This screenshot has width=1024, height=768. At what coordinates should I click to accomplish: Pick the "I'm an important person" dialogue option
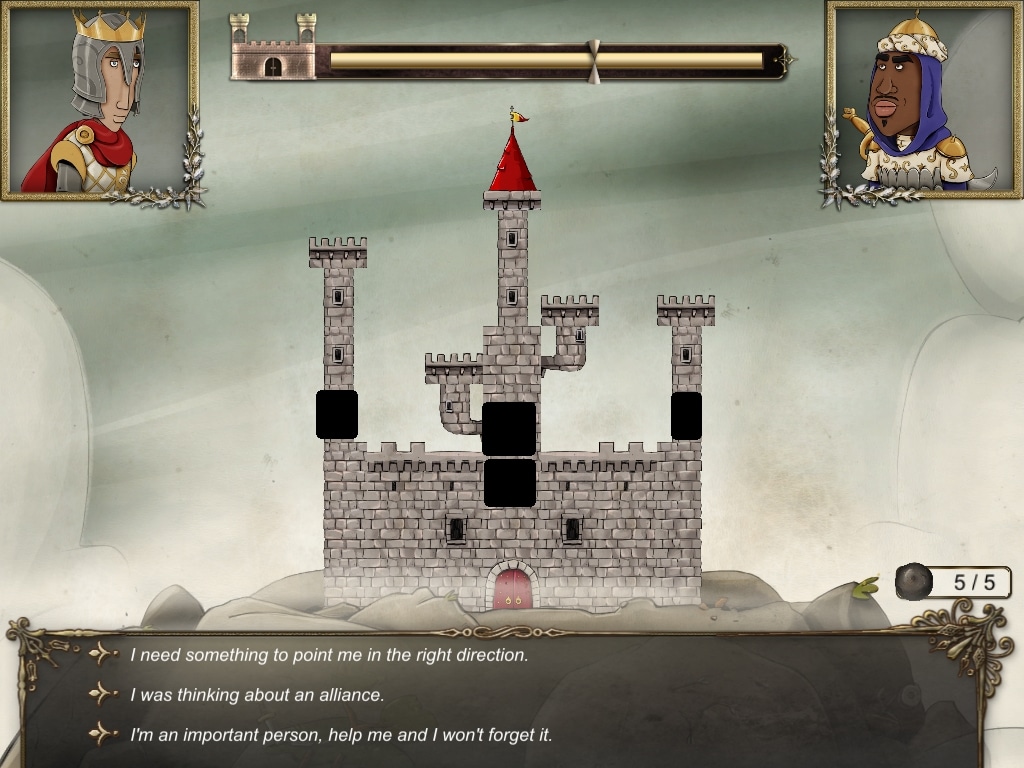coord(341,734)
